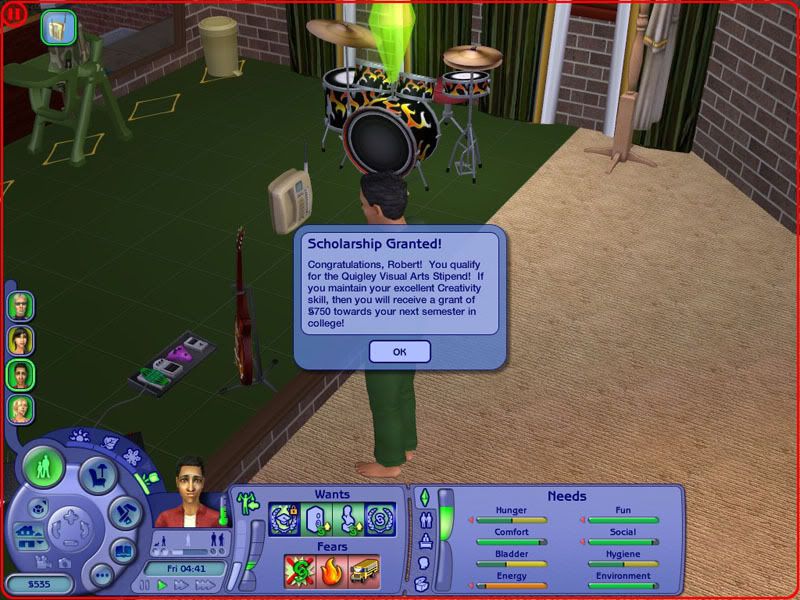Screen dimensions: 800x600
Task: Open the Personality tab with head icon
Action: (423, 562)
